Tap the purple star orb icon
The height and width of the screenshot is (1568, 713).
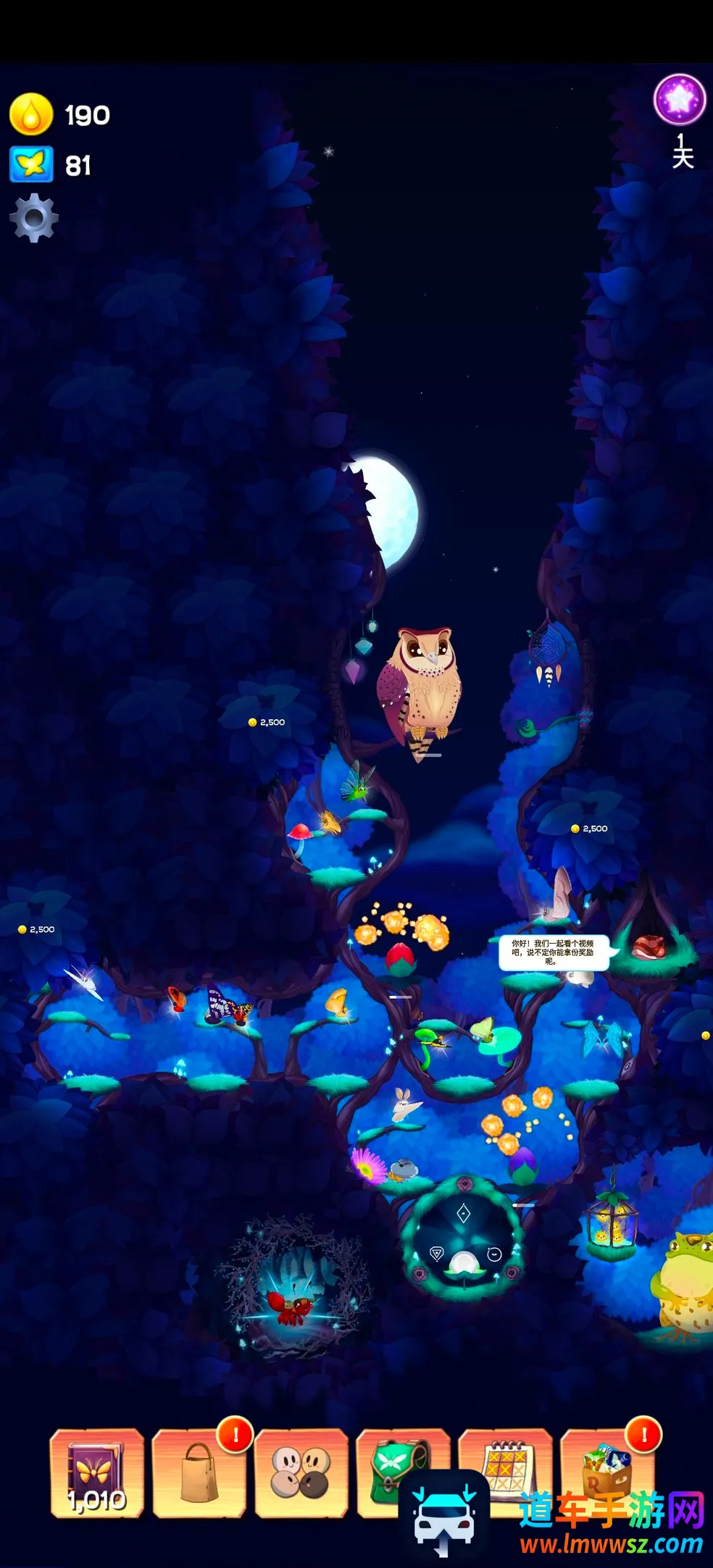pos(680,99)
